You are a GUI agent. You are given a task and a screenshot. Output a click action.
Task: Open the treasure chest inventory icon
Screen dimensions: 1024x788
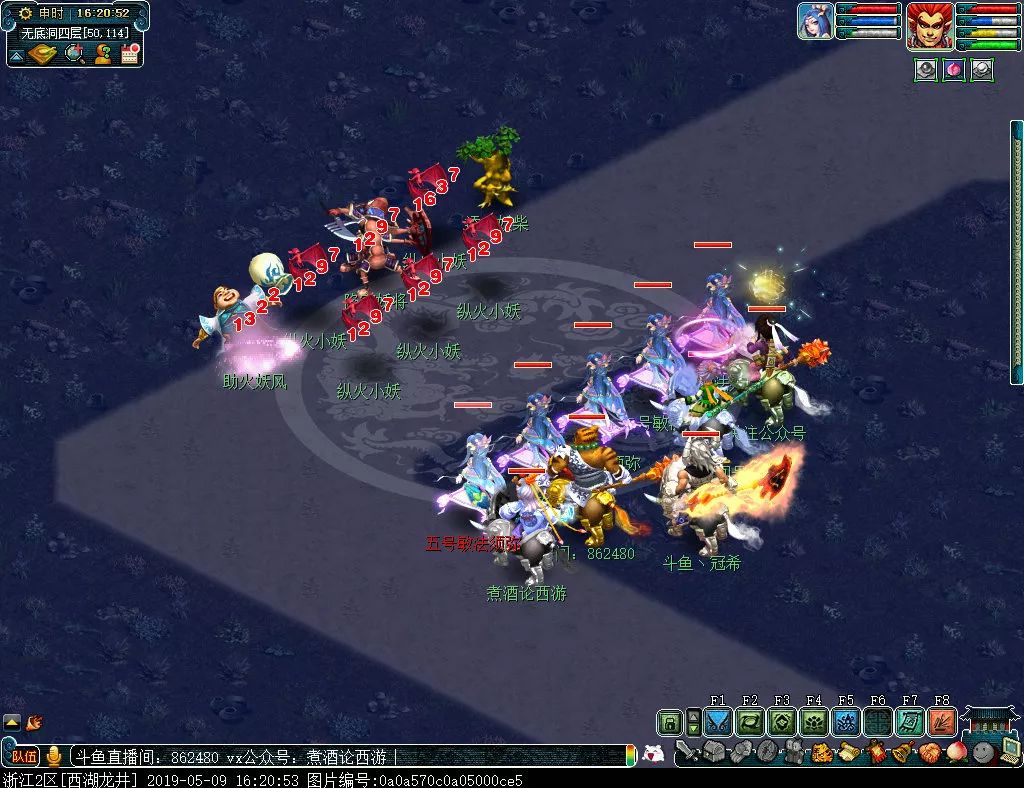pos(716,752)
